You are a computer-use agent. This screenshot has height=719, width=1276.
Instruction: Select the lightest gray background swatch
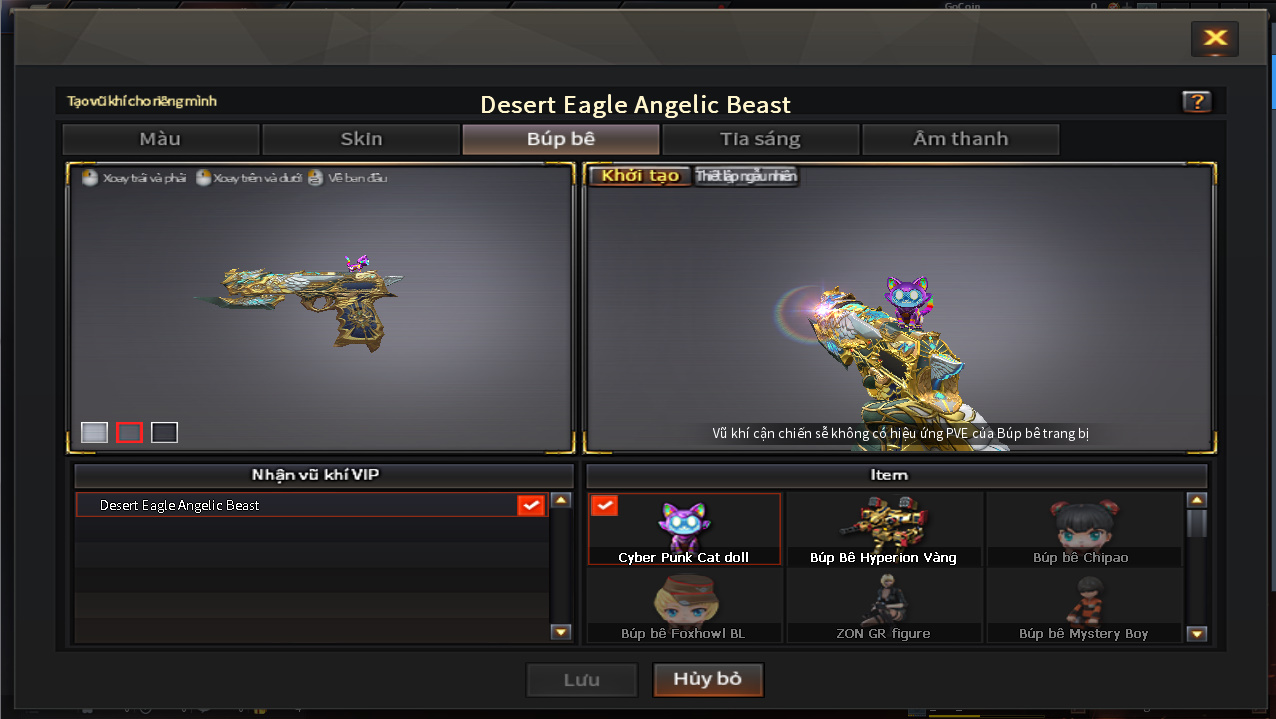(x=94, y=432)
